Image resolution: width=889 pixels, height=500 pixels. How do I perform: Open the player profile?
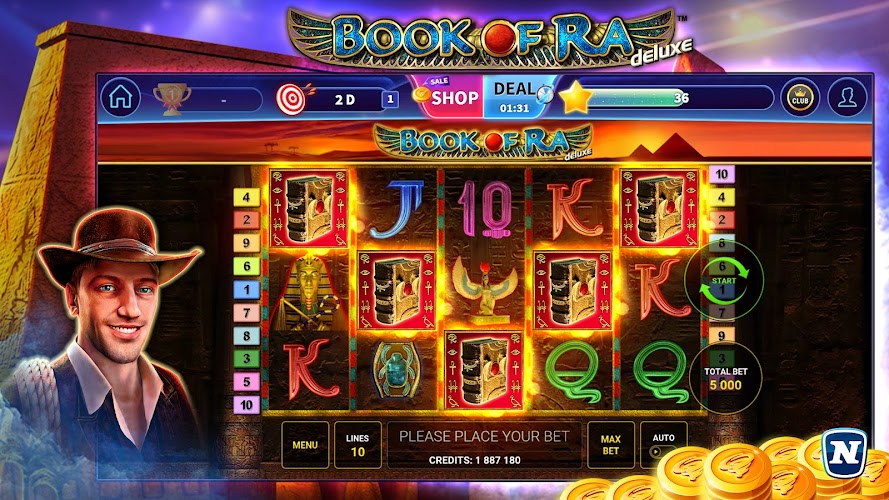[x=847, y=98]
